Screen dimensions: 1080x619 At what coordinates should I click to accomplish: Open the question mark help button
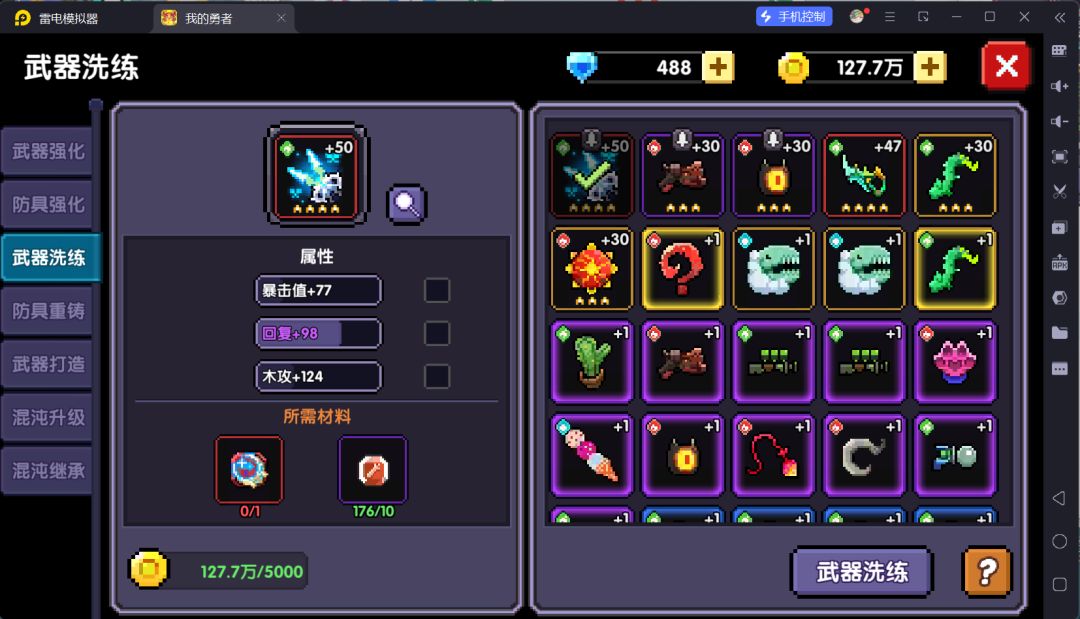tap(986, 572)
